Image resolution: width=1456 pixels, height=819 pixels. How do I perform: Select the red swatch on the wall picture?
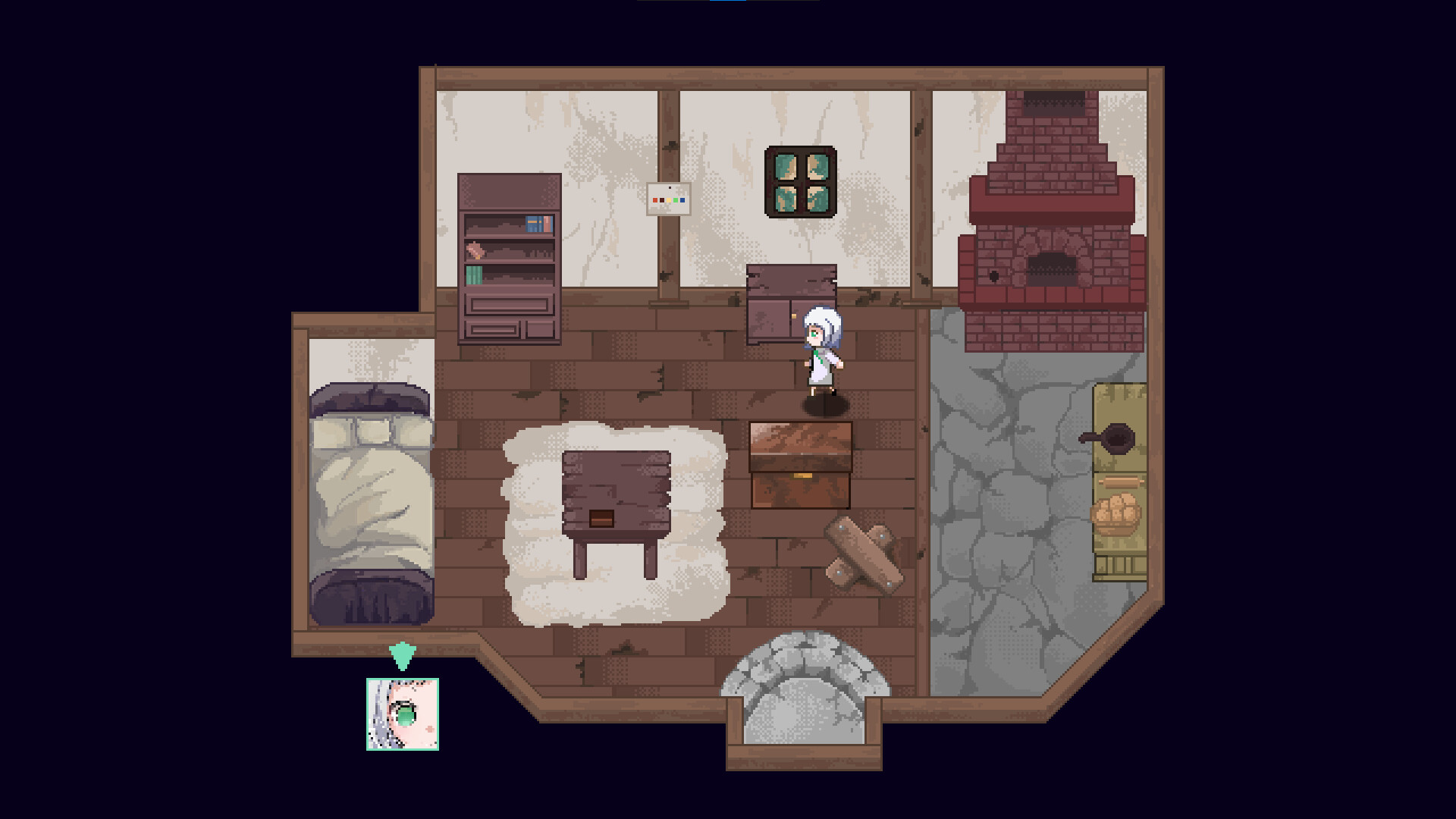[x=655, y=200]
